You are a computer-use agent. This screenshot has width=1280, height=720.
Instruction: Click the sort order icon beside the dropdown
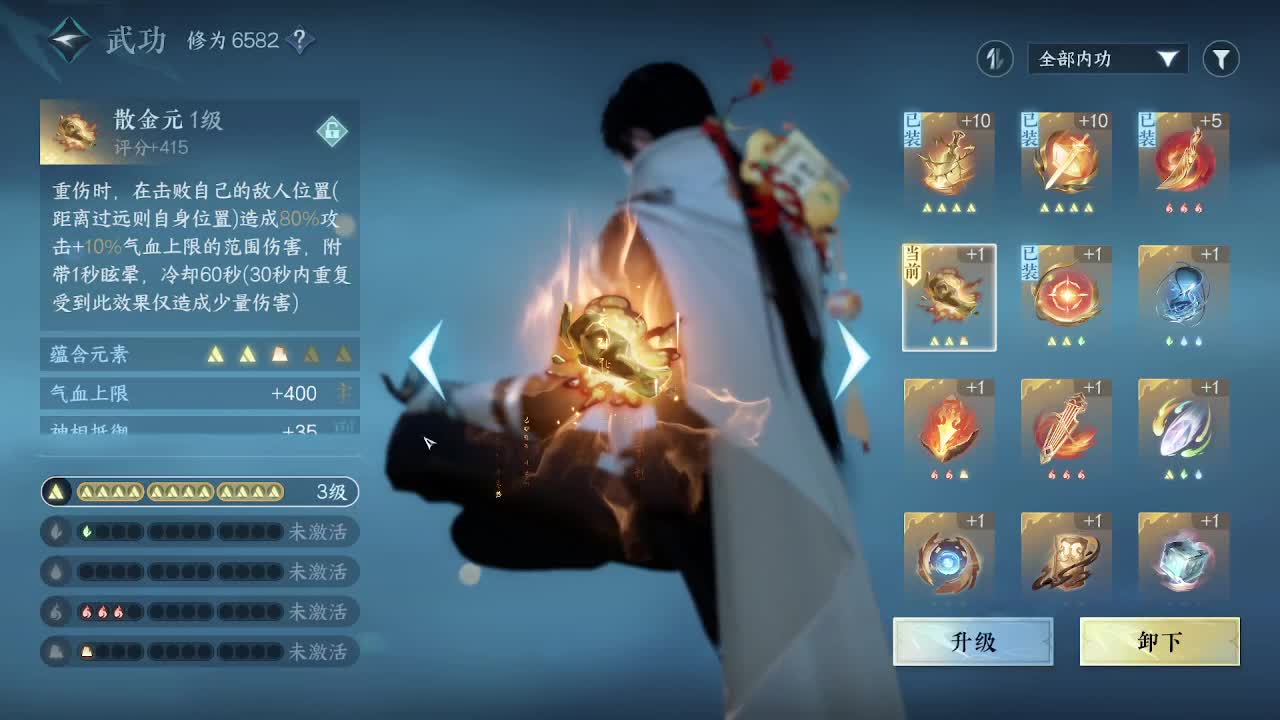(994, 59)
